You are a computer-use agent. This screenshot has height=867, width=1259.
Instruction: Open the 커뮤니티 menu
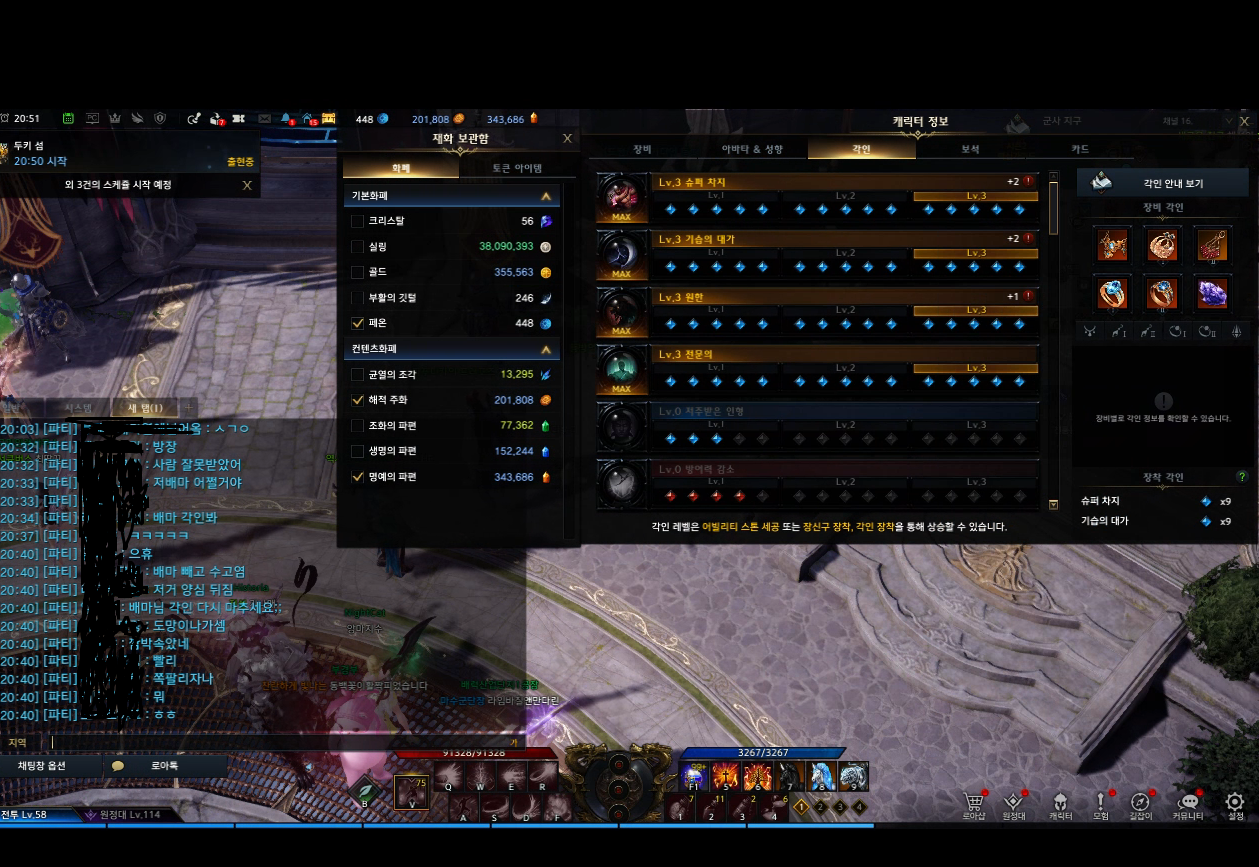[1188, 803]
